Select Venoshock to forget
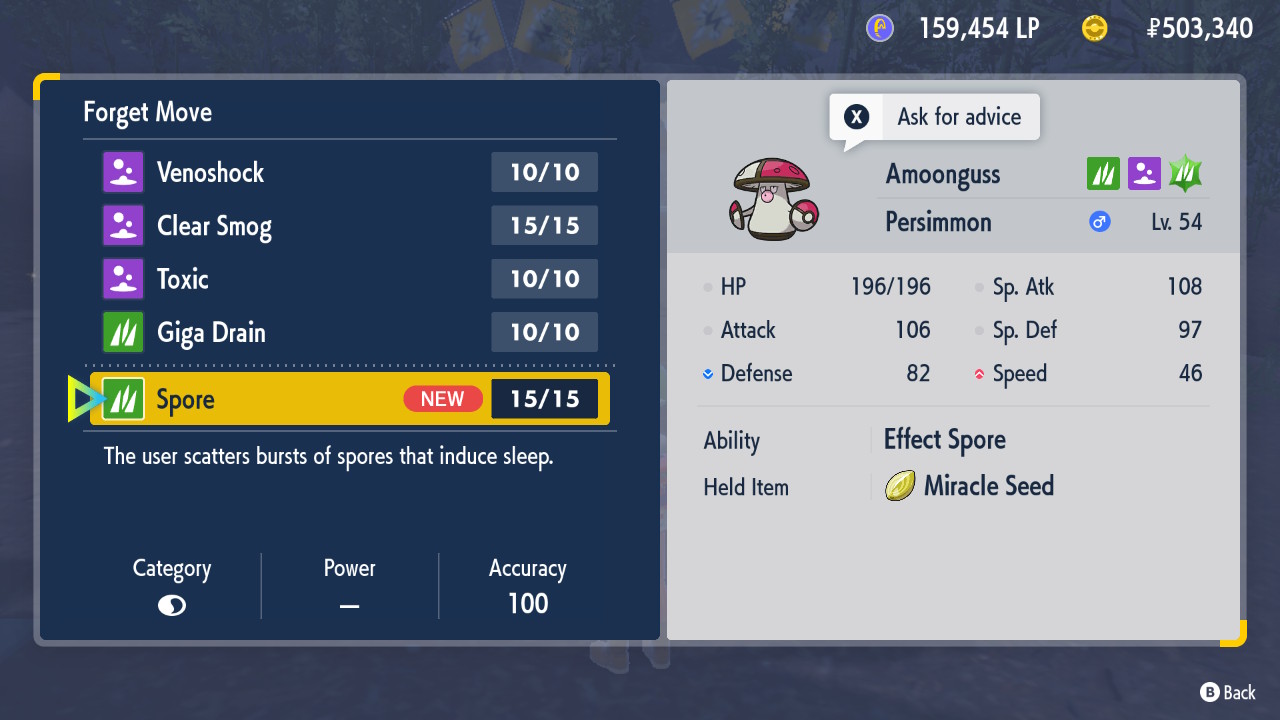 pos(350,172)
